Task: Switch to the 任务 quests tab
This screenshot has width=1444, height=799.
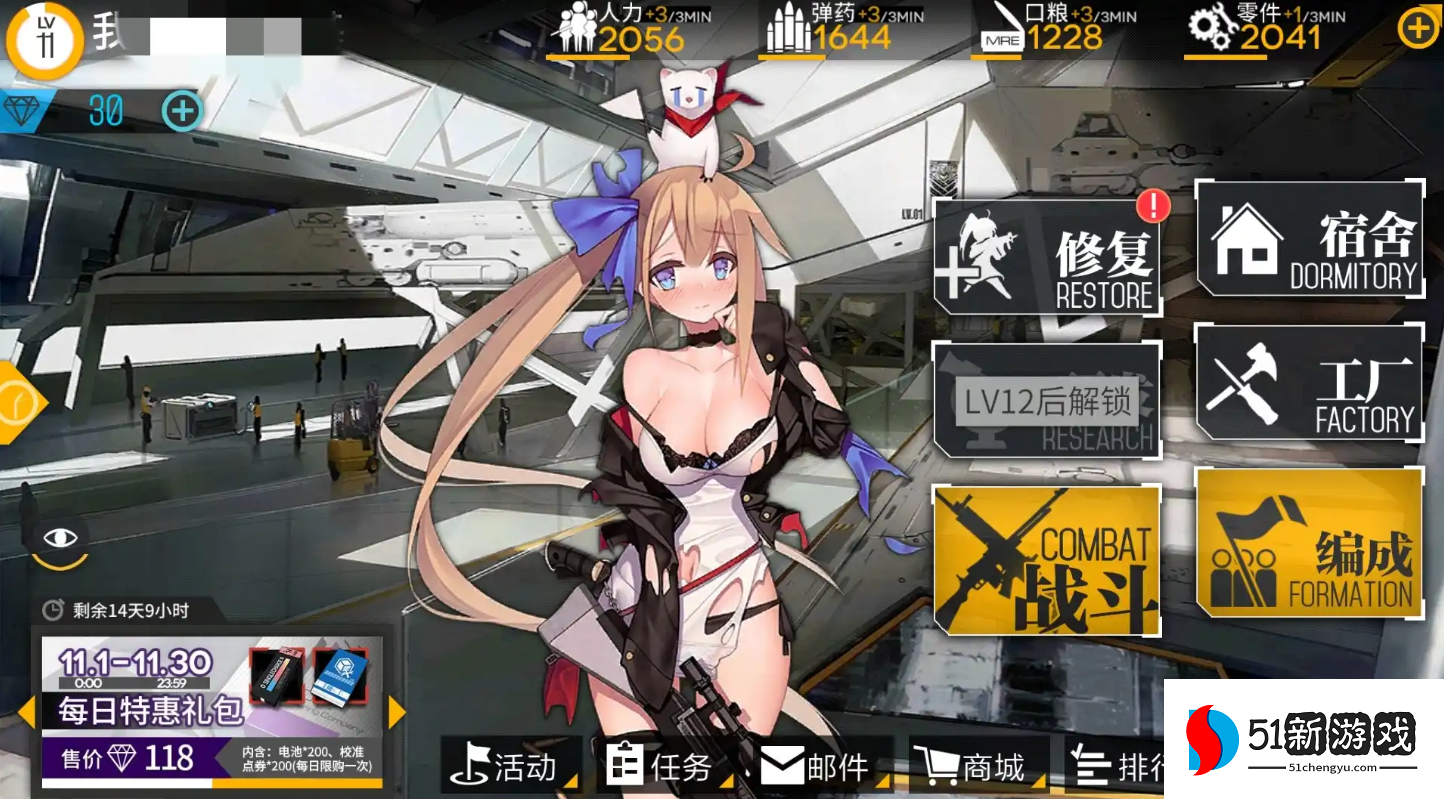Action: pos(665,766)
